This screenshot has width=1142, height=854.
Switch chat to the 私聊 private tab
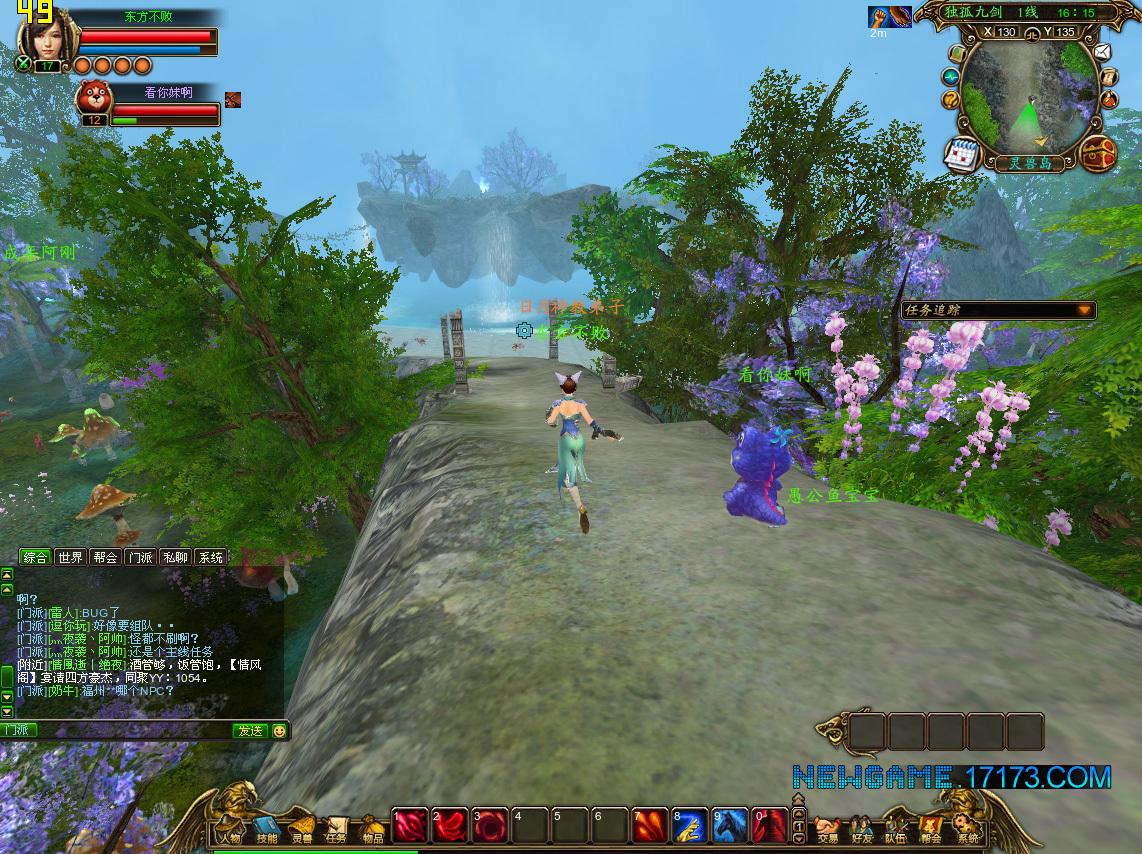pyautogui.click(x=174, y=557)
